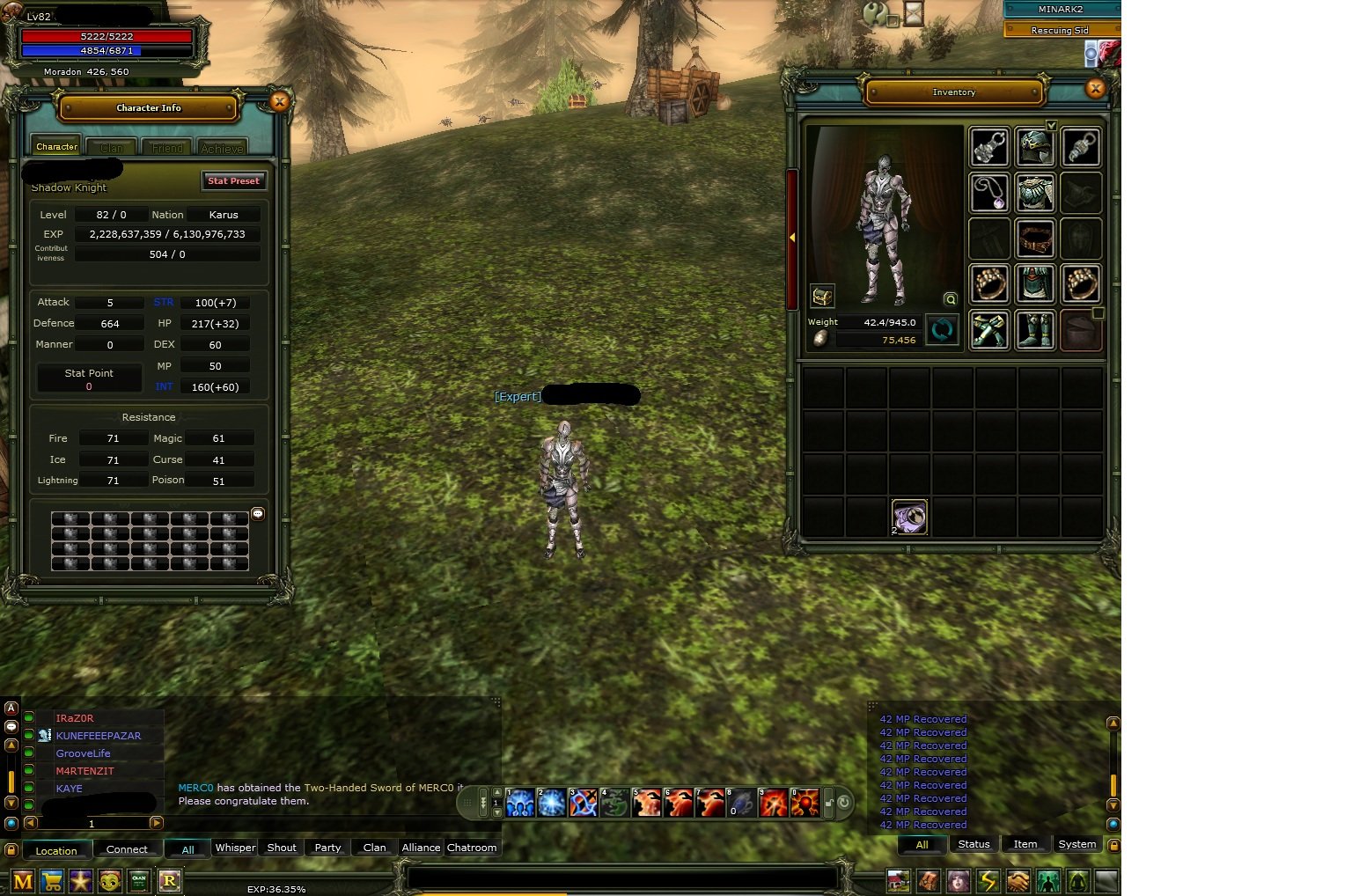Toggle the message log lock padlock
The height and width of the screenshot is (896, 1352).
click(1114, 845)
